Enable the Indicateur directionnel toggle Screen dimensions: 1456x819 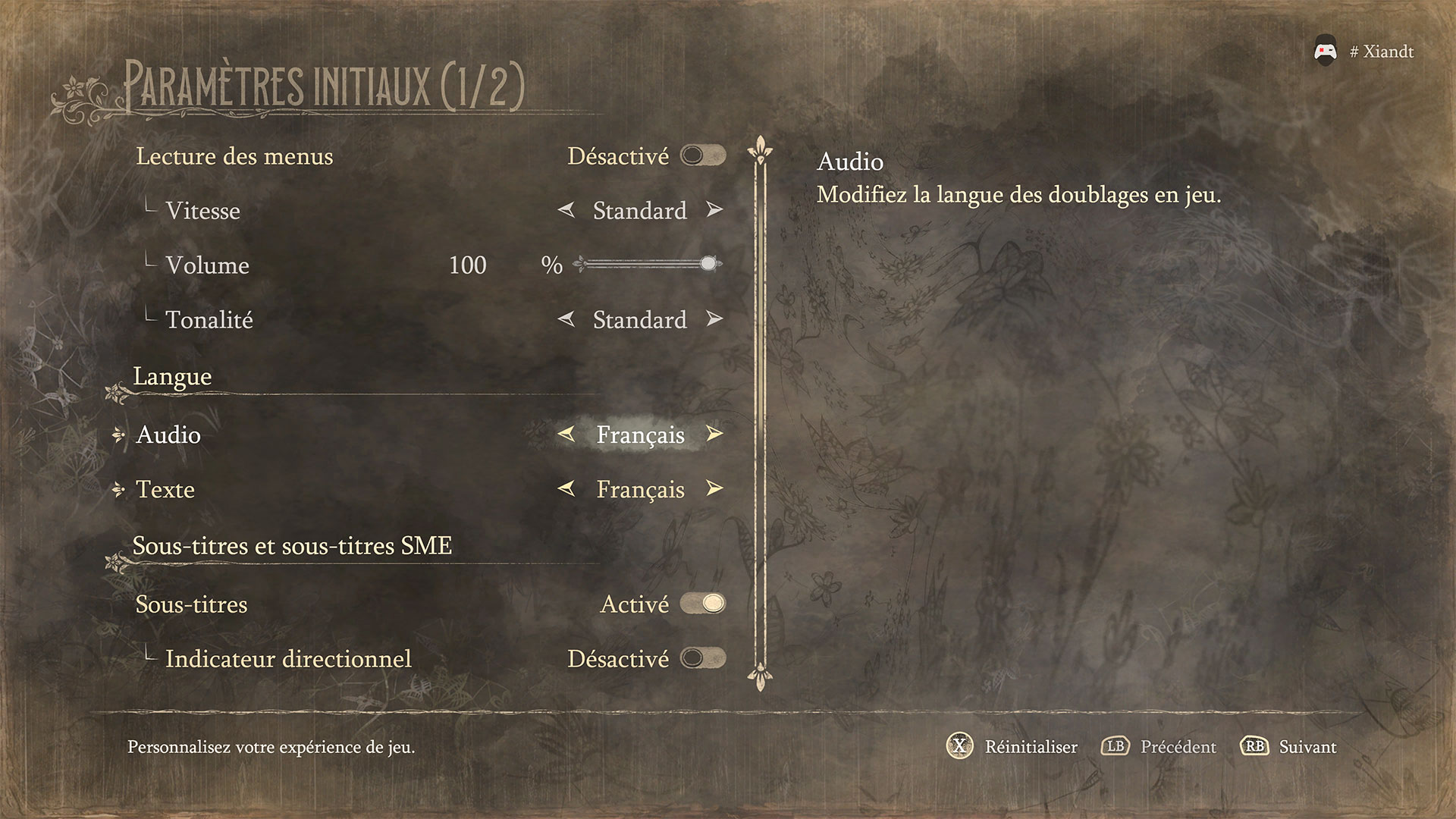click(x=703, y=658)
